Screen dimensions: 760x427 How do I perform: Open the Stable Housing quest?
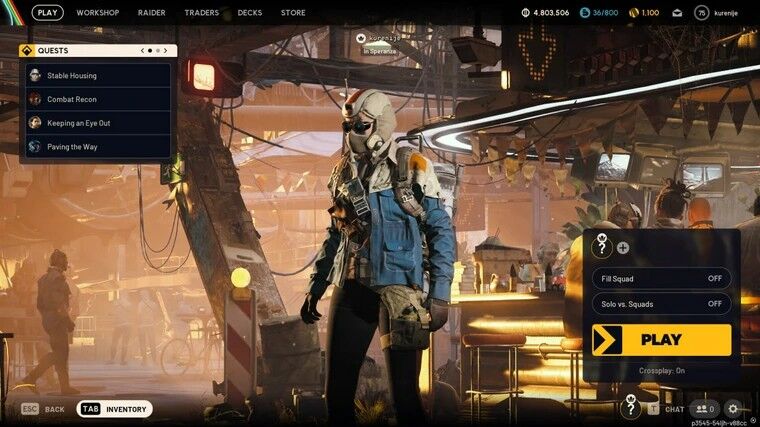(x=98, y=75)
